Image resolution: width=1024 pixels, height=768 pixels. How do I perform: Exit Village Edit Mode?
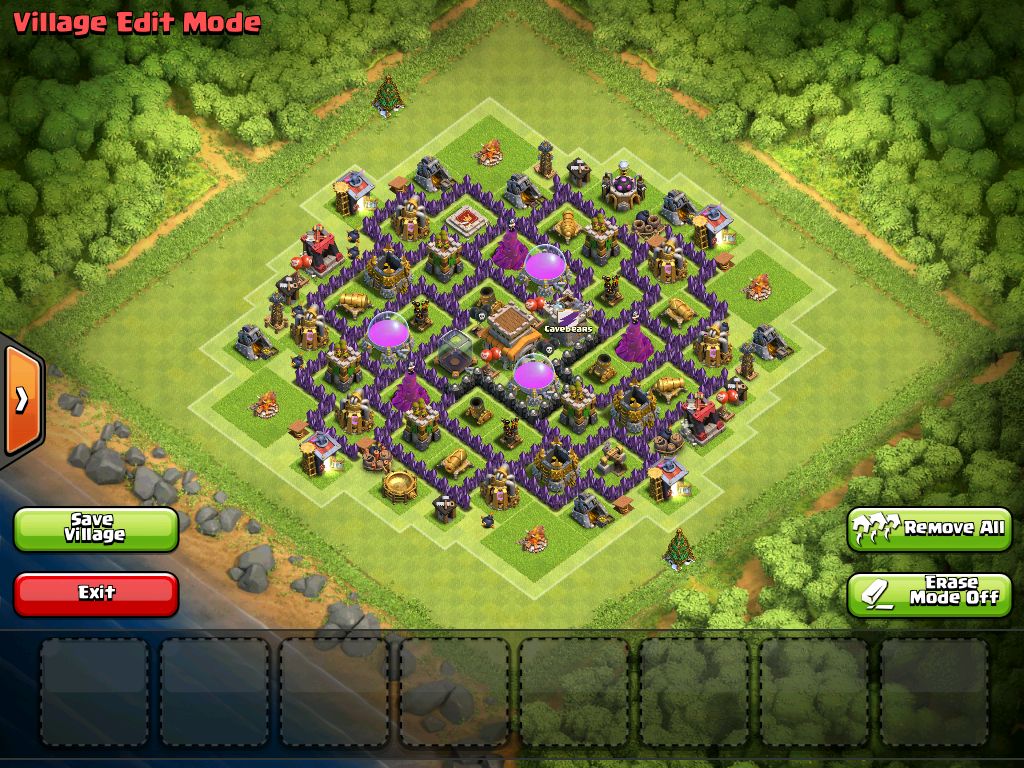[x=96, y=593]
